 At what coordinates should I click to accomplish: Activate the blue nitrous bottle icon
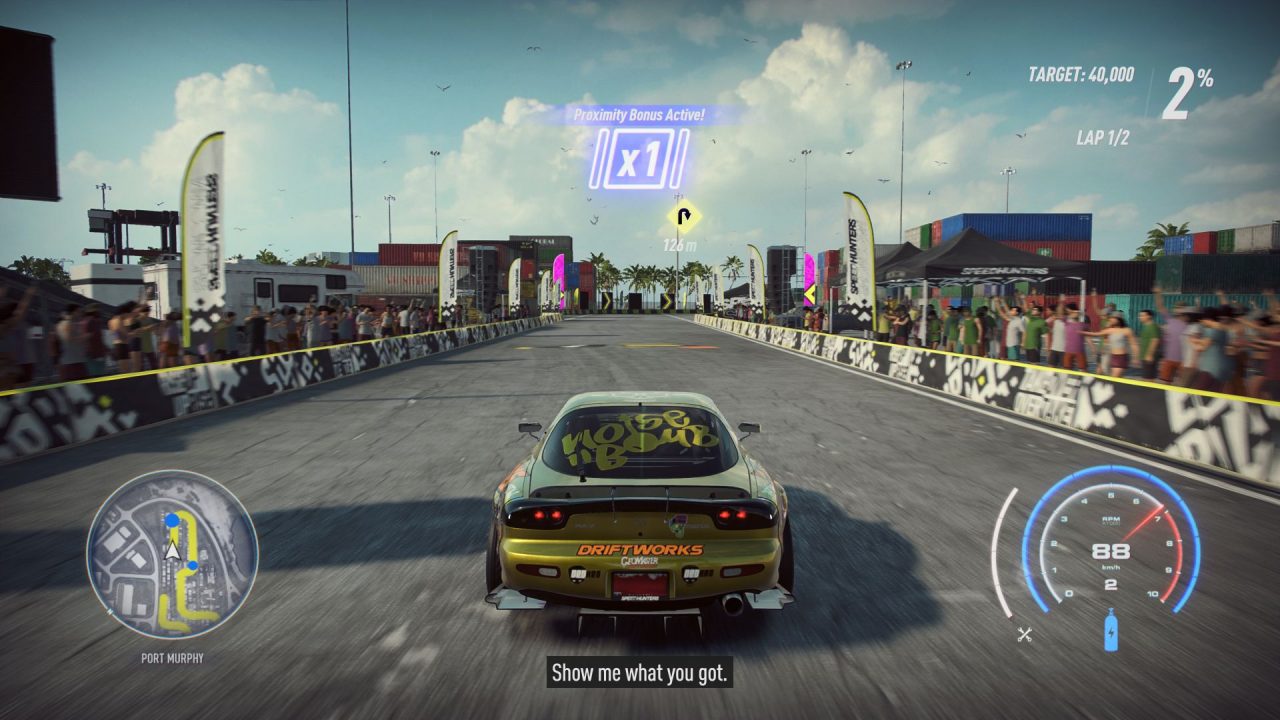point(1111,634)
